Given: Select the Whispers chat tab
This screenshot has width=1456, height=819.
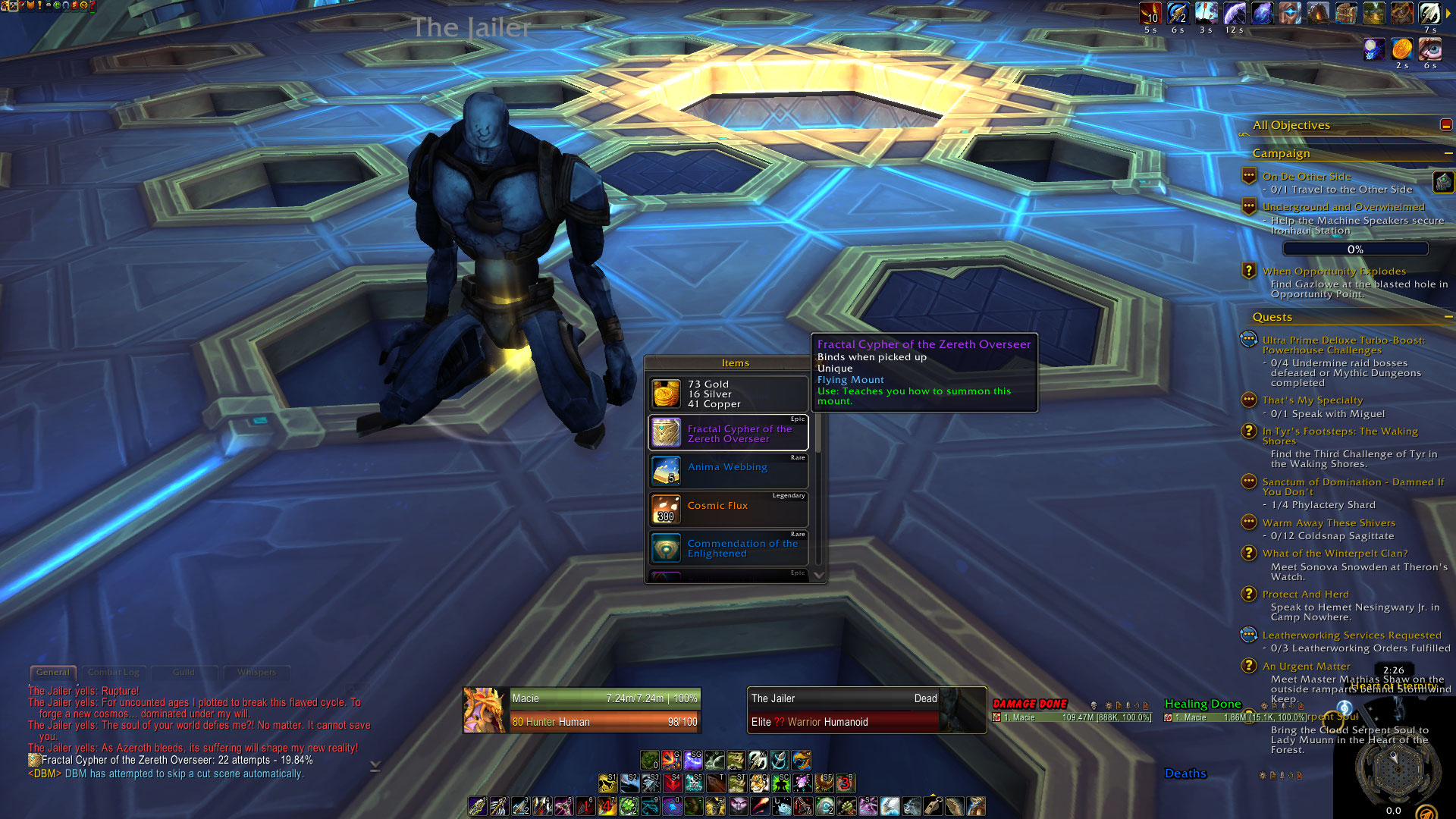Looking at the screenshot, I should point(256,673).
